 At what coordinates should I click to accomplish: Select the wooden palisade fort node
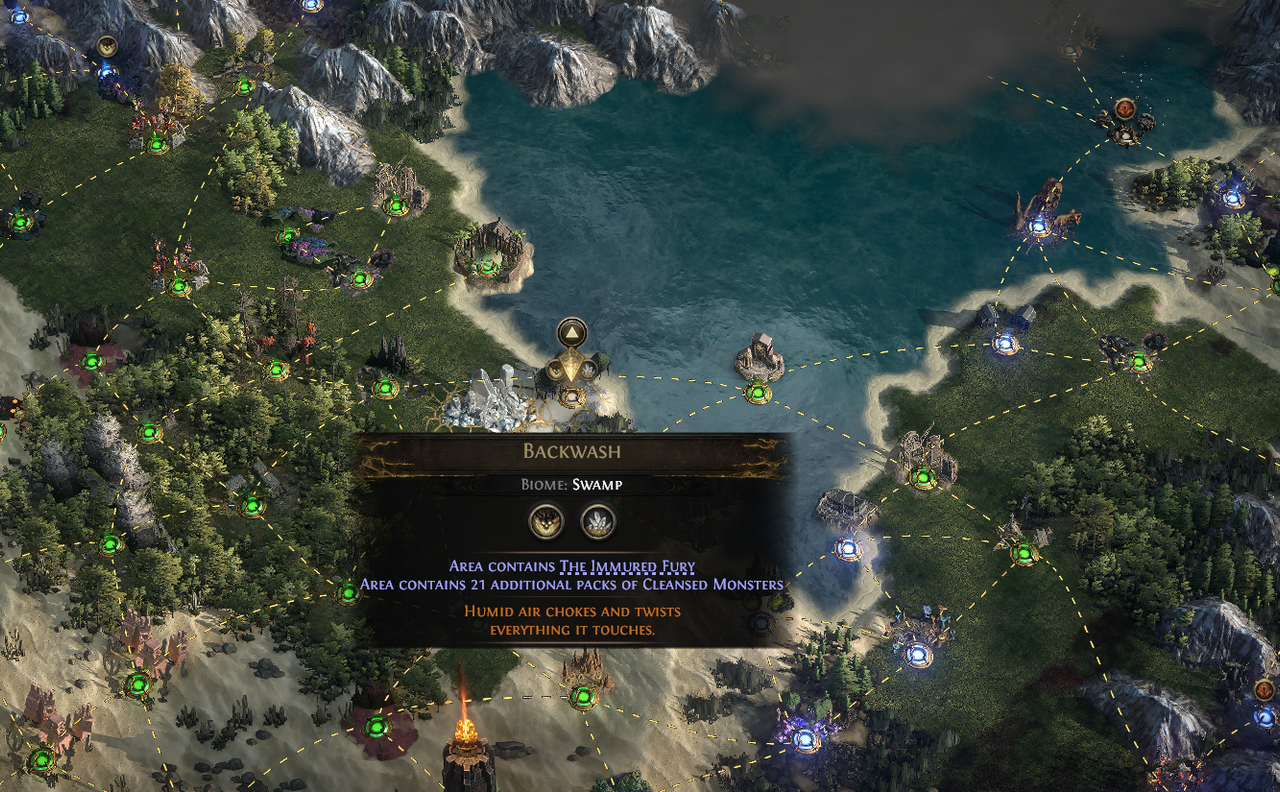coord(487,265)
